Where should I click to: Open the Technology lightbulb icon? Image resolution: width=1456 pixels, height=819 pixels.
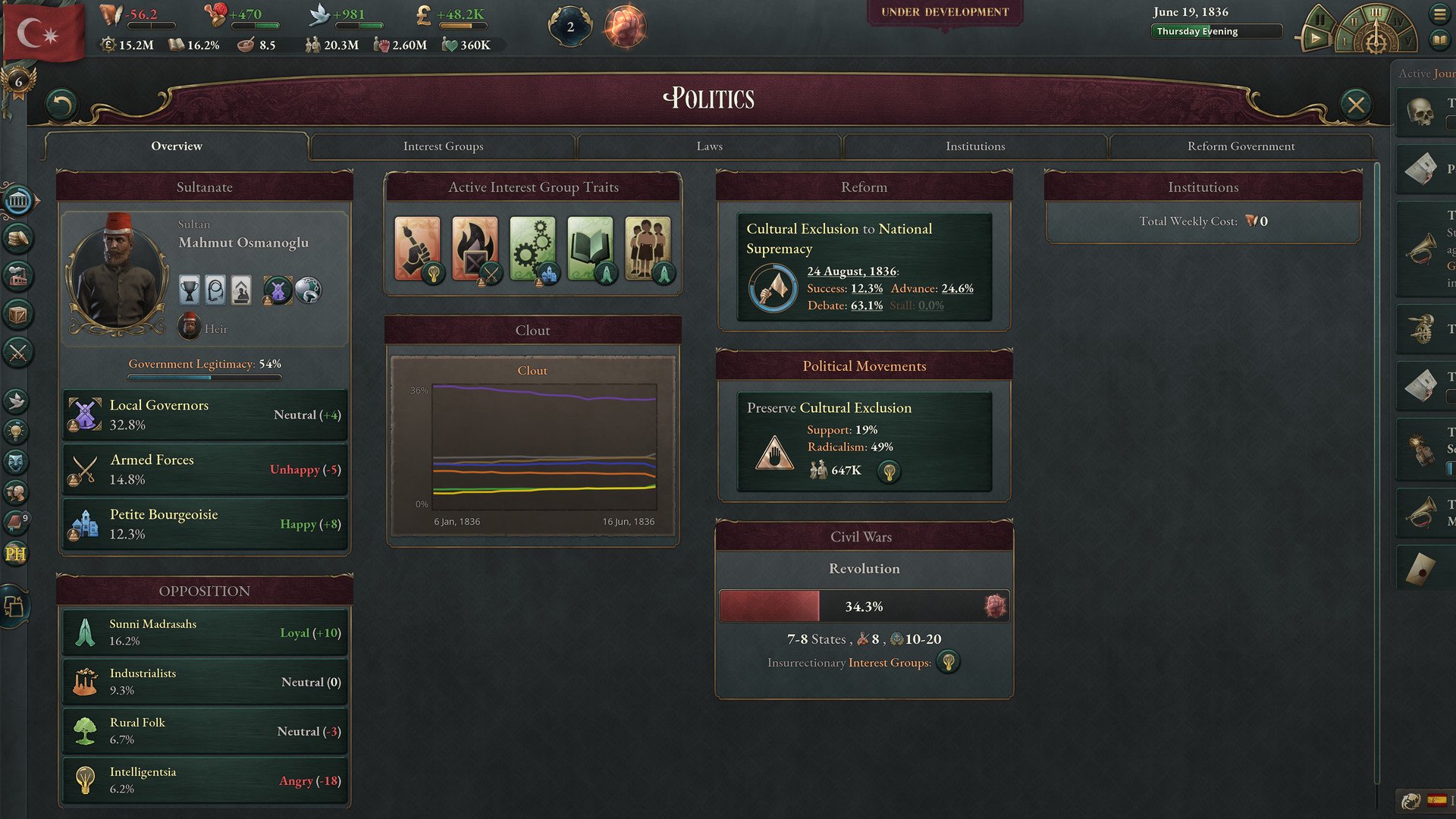(17, 430)
